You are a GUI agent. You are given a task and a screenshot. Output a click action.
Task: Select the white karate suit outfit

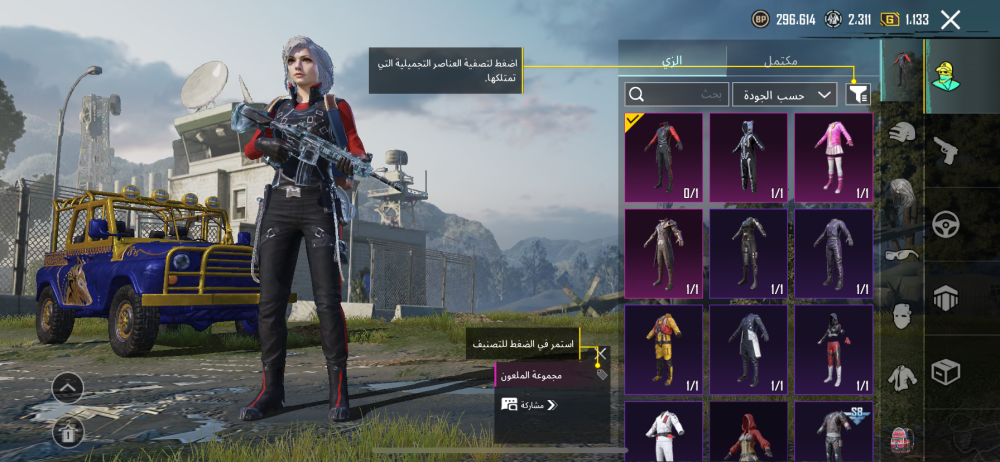663,431
